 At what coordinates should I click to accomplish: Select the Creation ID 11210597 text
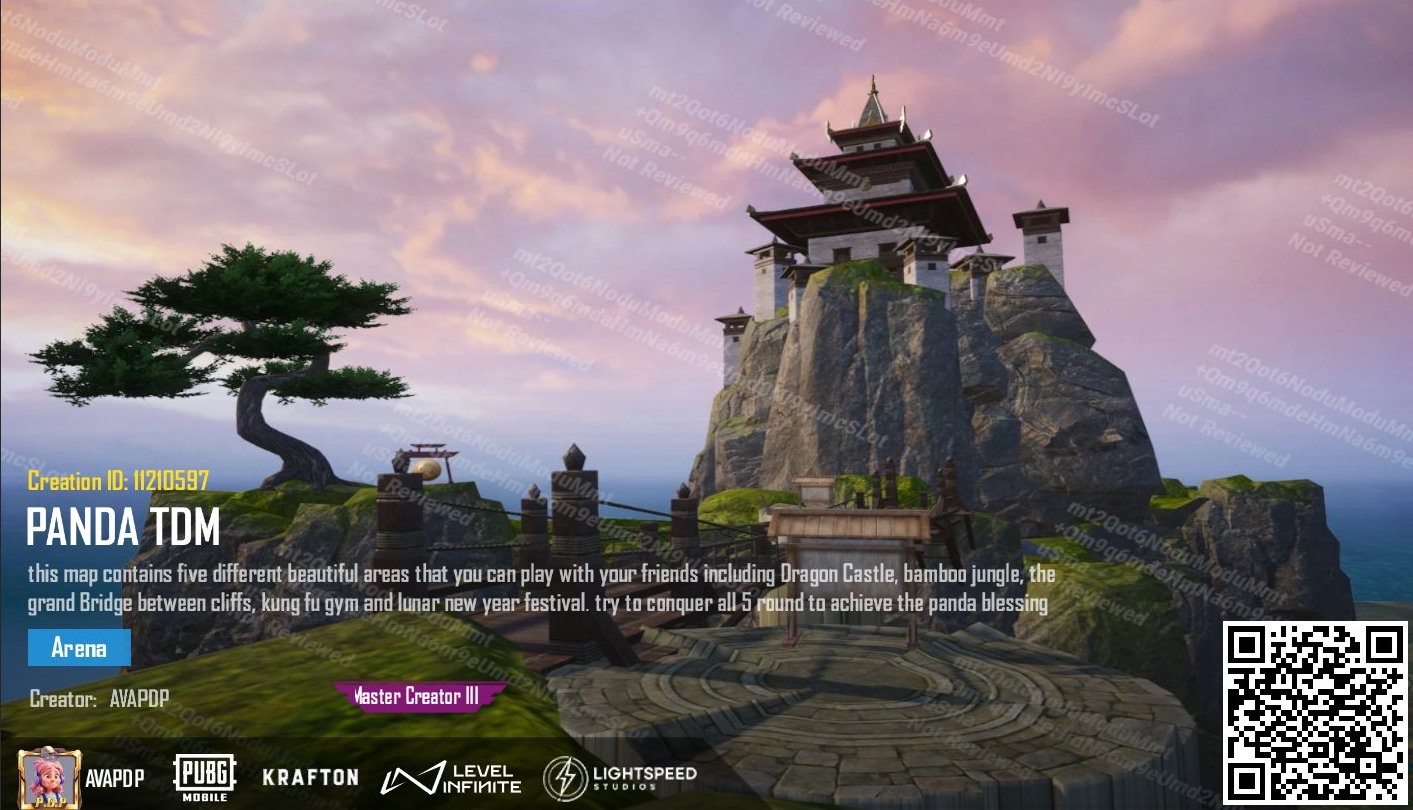coord(118,481)
